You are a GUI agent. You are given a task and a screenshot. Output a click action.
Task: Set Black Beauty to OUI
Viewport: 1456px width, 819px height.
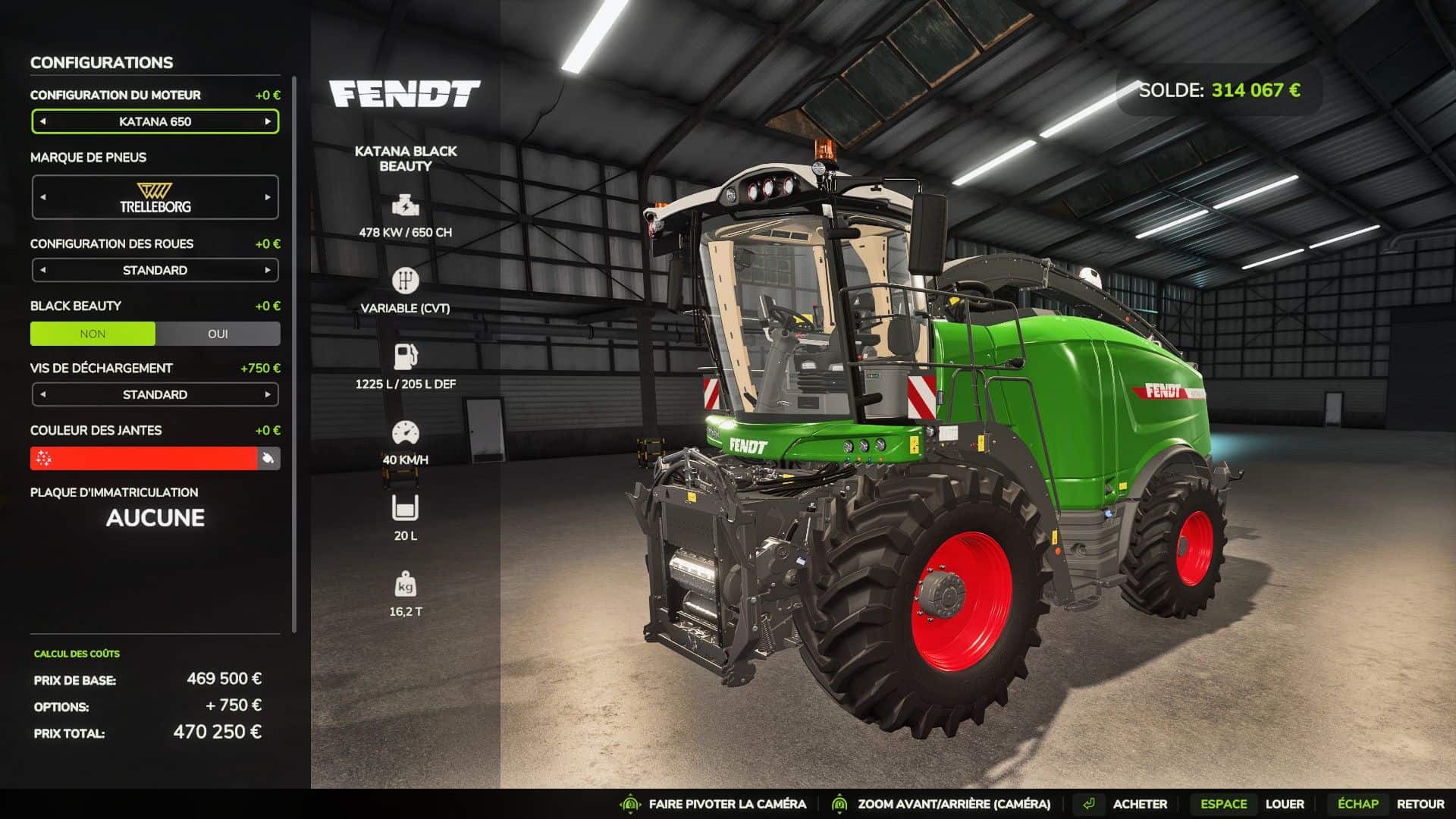coord(218,334)
